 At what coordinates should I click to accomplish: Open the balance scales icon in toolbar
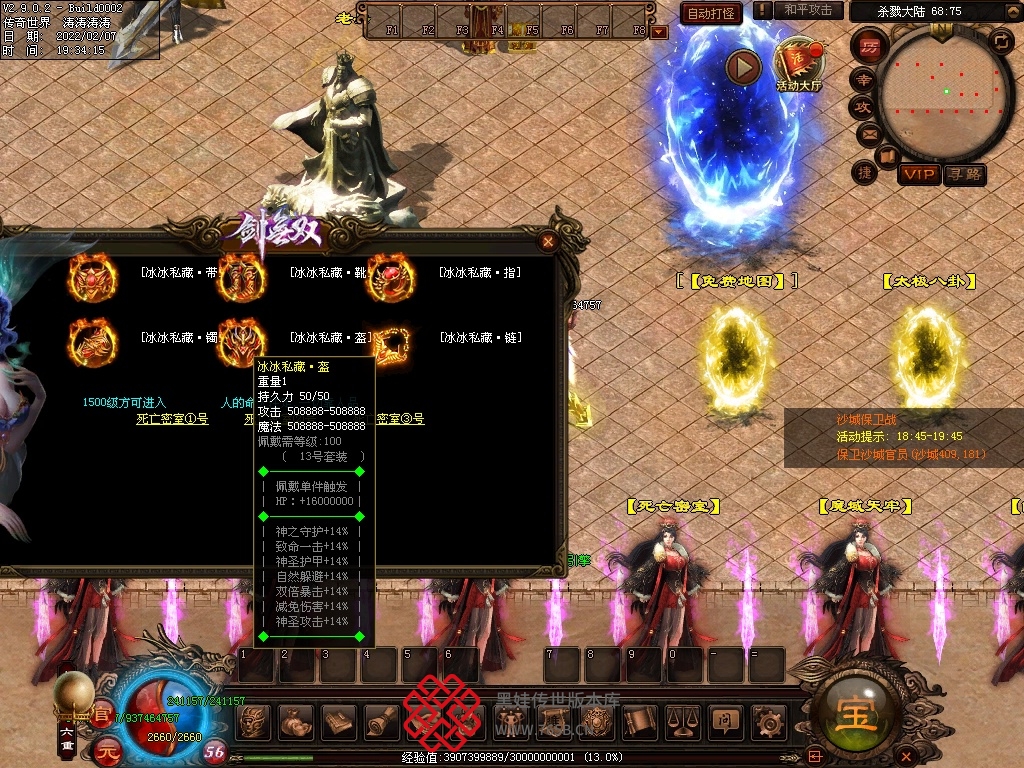(x=682, y=720)
